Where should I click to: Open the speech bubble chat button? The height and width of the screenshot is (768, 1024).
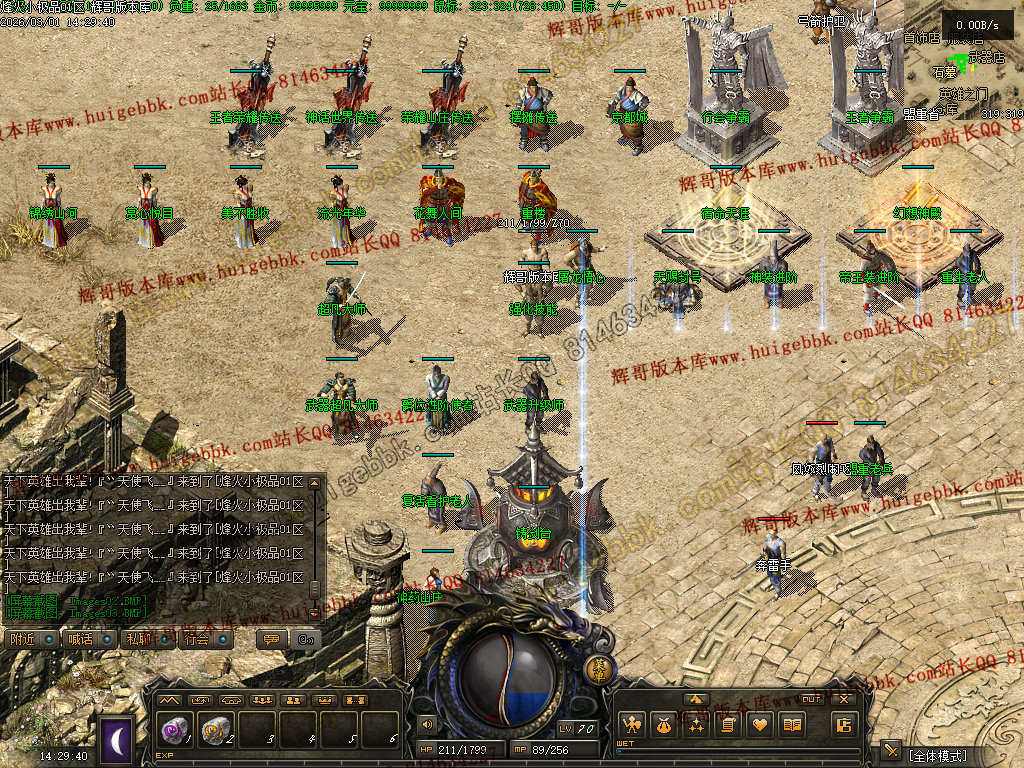[270, 639]
